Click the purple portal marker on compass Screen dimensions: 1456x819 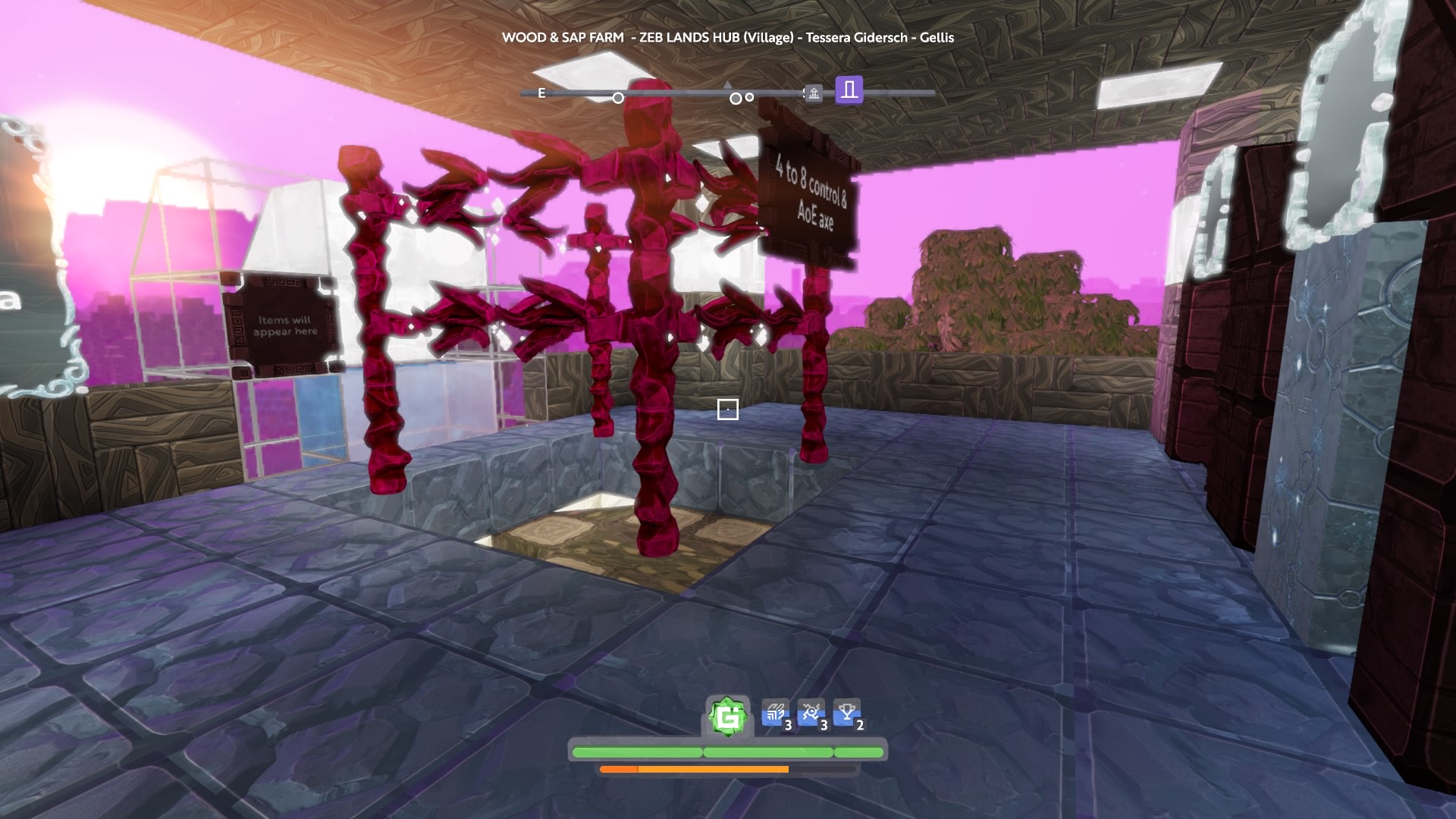click(849, 90)
